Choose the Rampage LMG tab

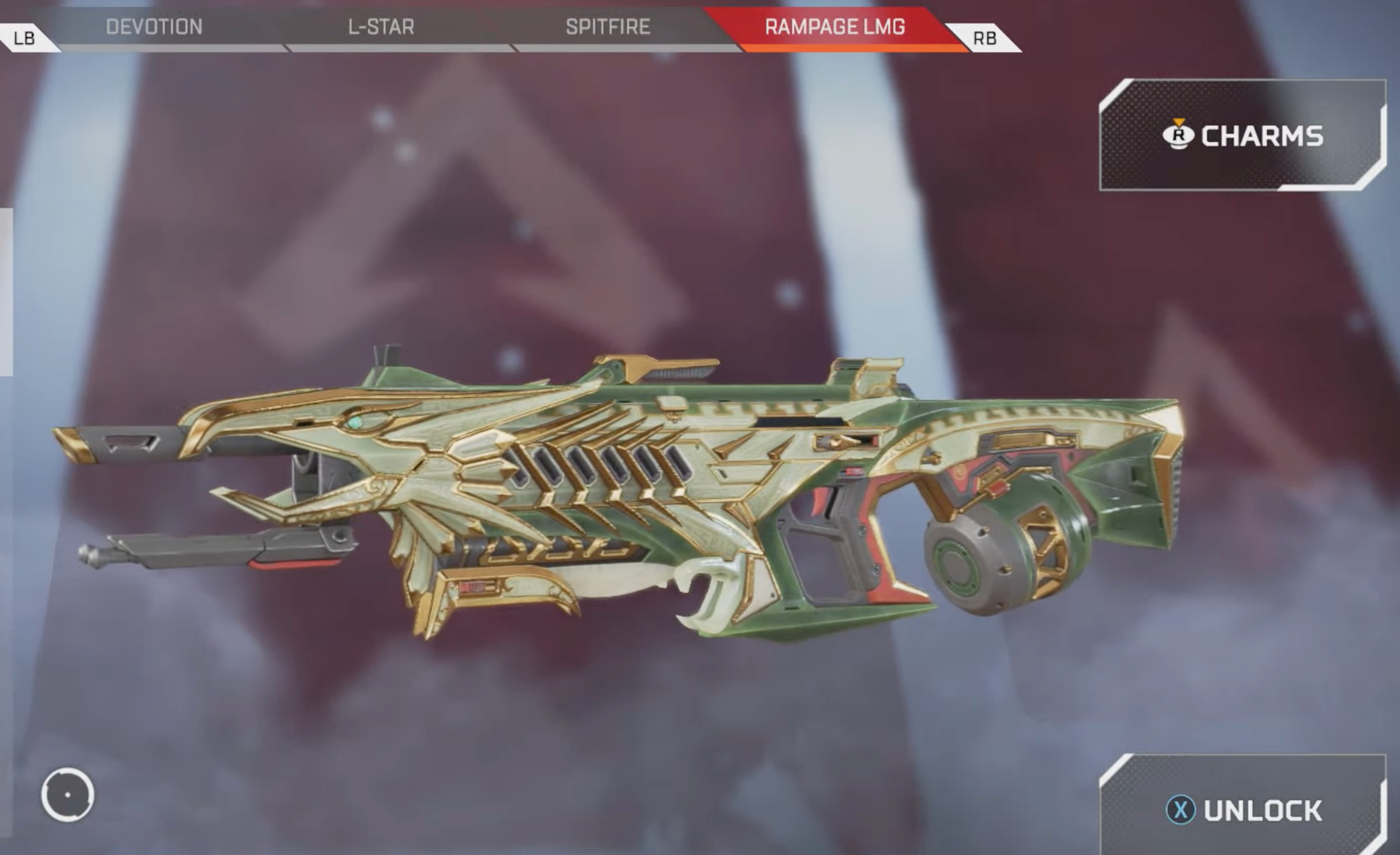click(x=834, y=27)
